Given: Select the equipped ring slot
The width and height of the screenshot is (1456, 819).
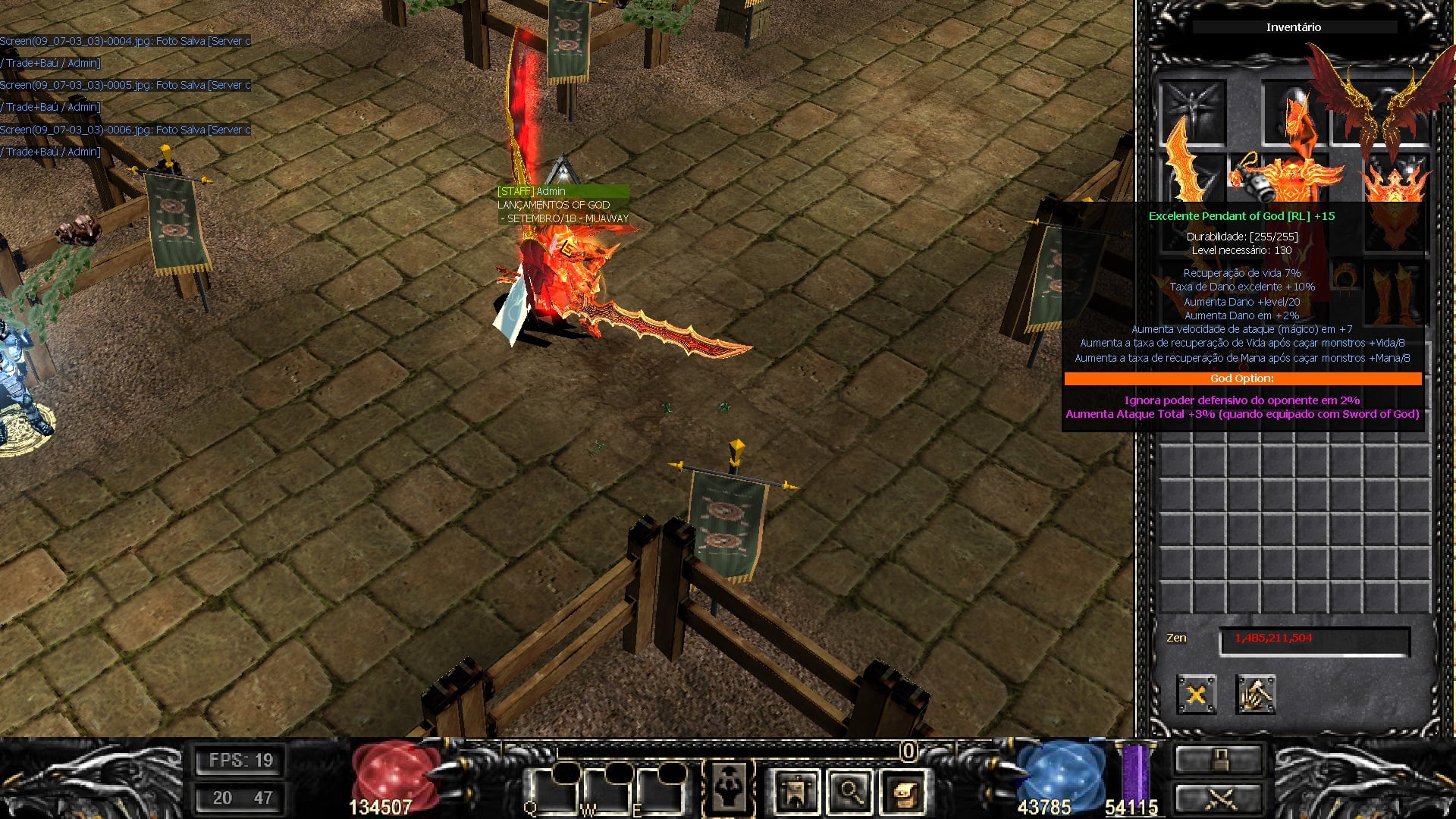Looking at the screenshot, I should pyautogui.click(x=1346, y=277).
